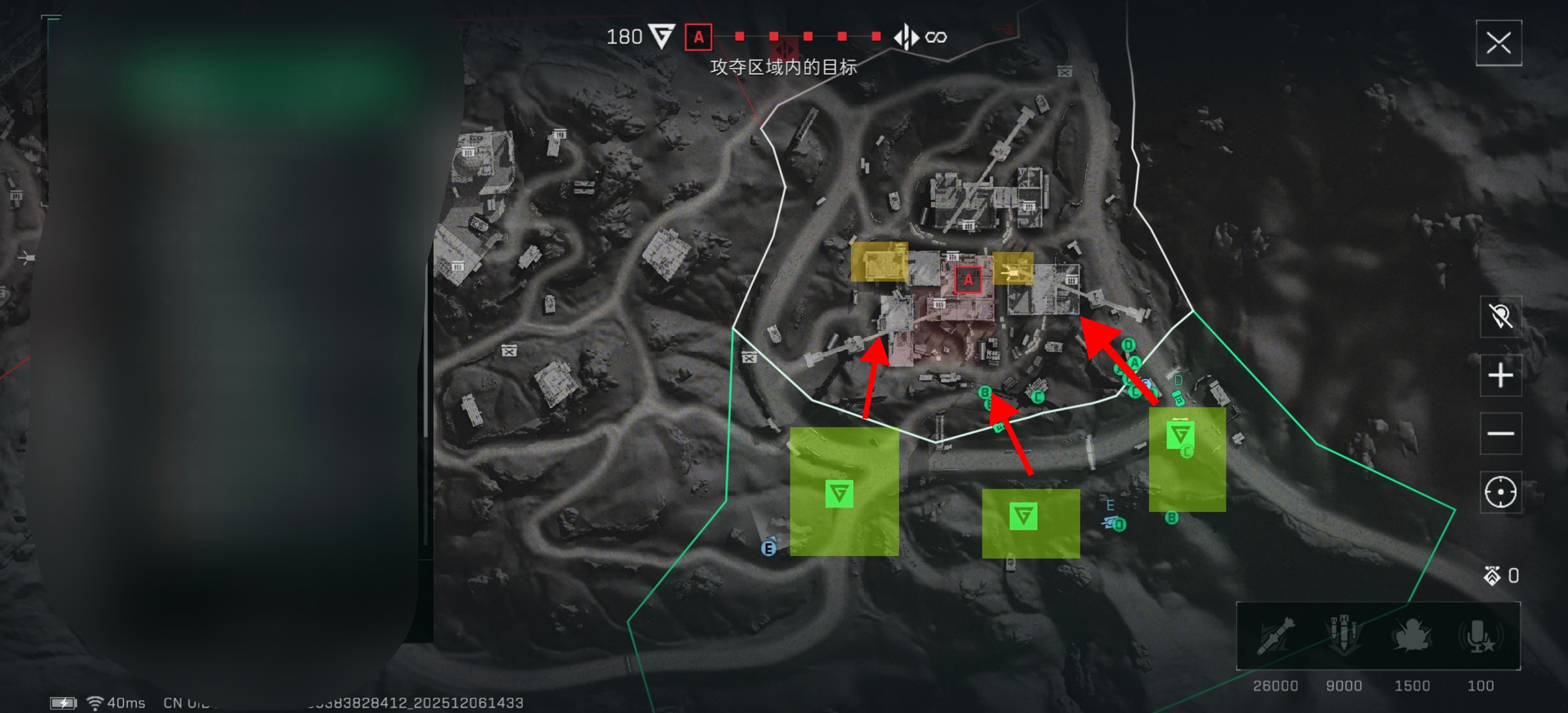This screenshot has height=713, width=1568.
Task: Select the bomb airstrike costing 9000
Action: pyautogui.click(x=1343, y=636)
